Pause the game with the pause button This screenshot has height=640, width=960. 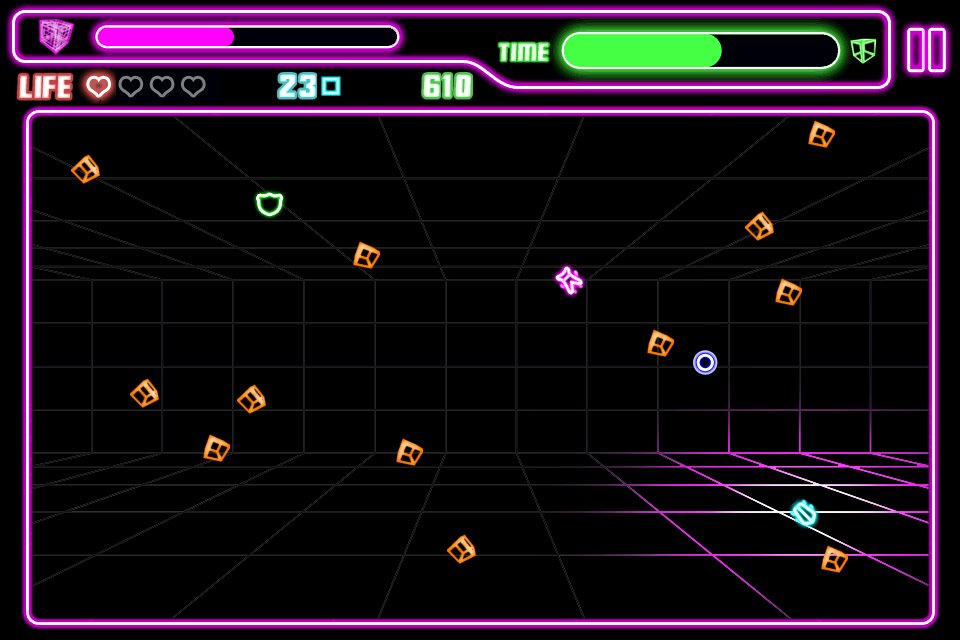tap(926, 49)
